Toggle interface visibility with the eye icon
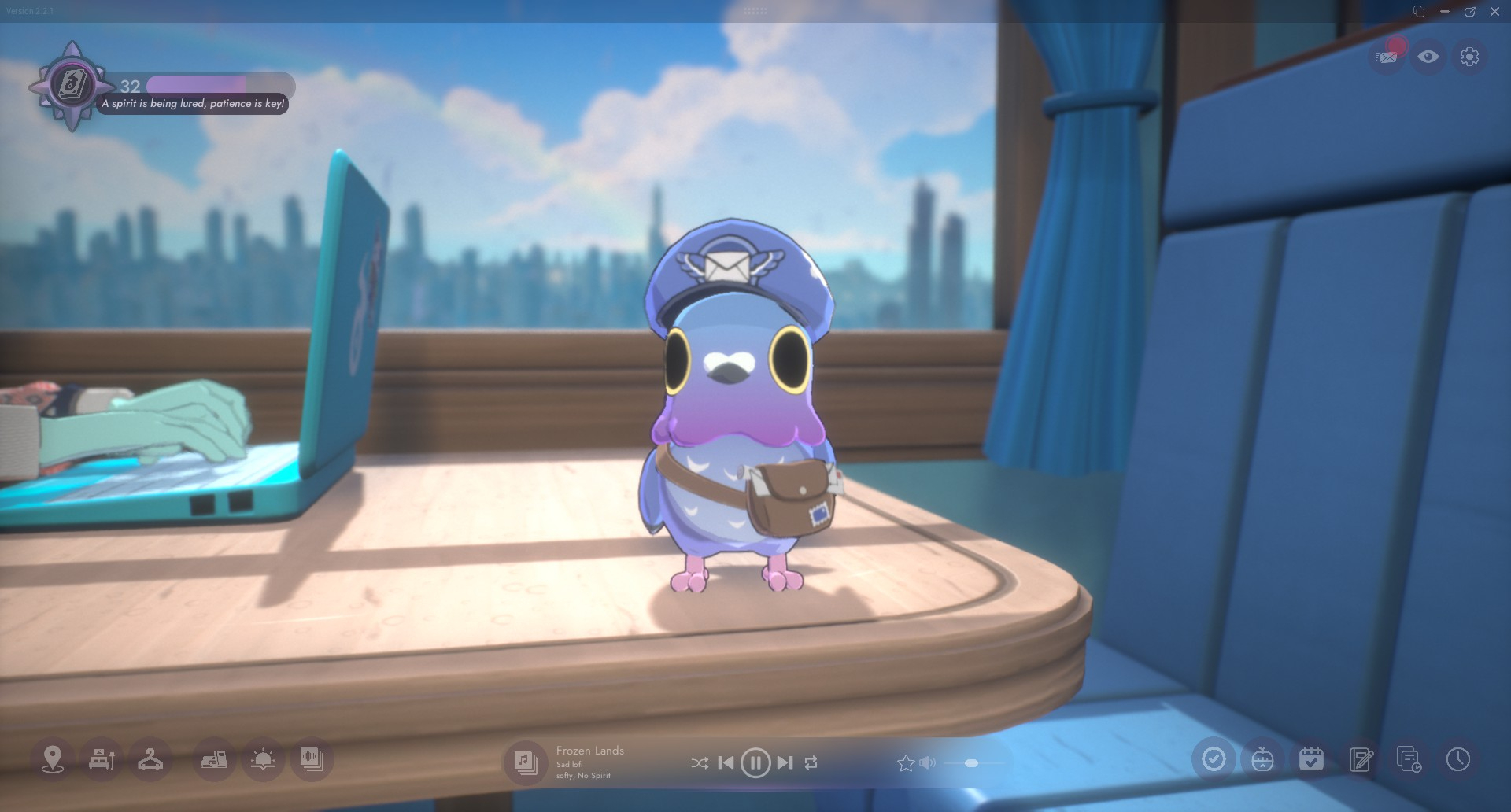This screenshot has height=812, width=1511. coord(1428,57)
